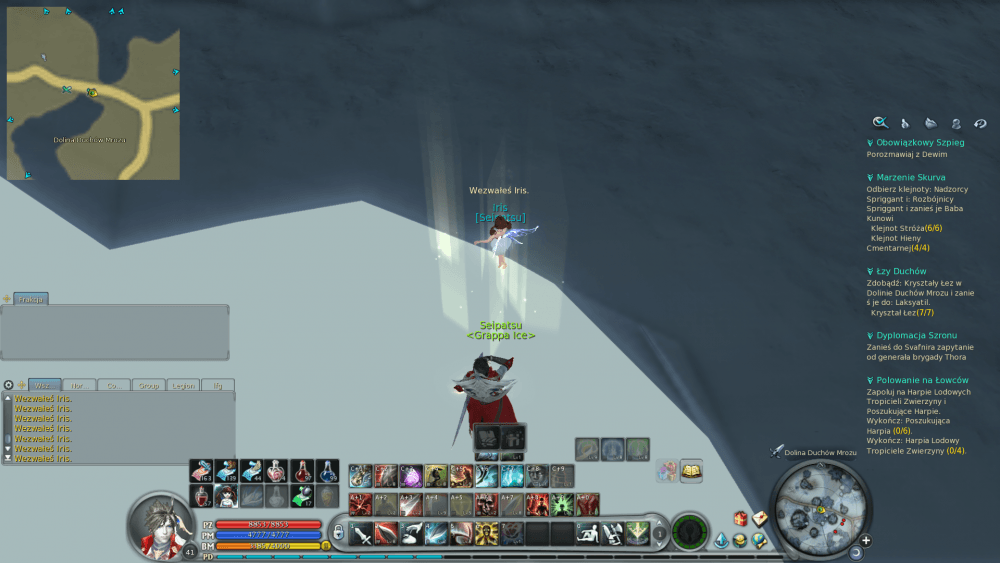Open the yellow book icon
Screen dimensions: 1000x563
pyautogui.click(x=691, y=470)
